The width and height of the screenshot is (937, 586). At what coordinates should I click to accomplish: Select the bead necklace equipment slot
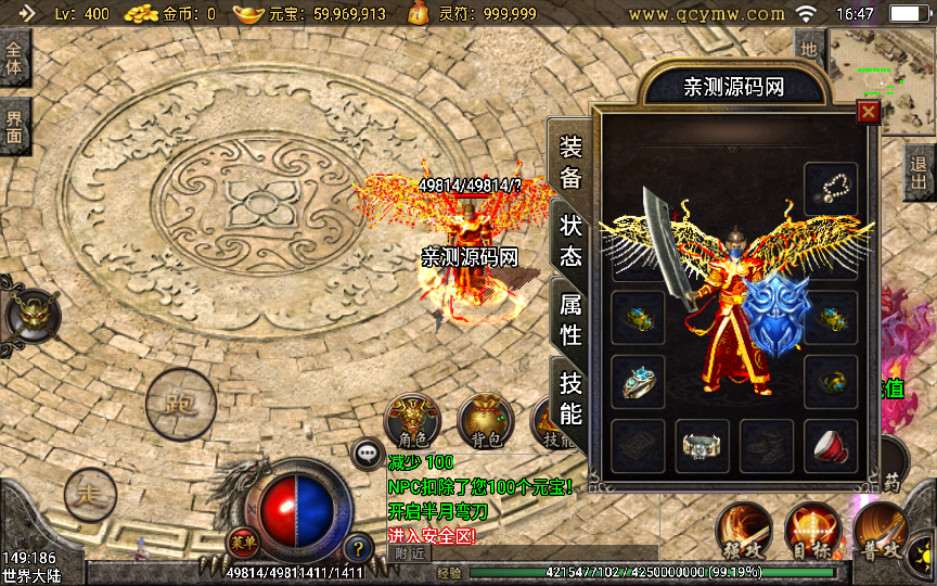point(830,188)
